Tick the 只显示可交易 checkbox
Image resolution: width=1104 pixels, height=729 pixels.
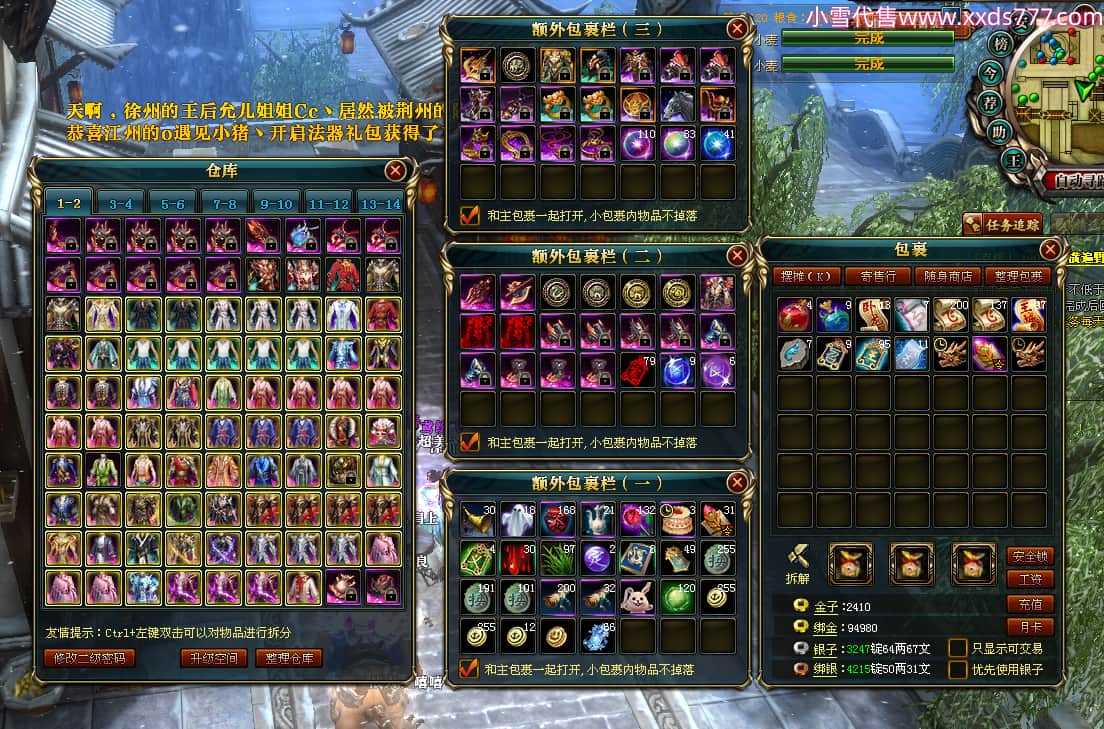pos(958,648)
